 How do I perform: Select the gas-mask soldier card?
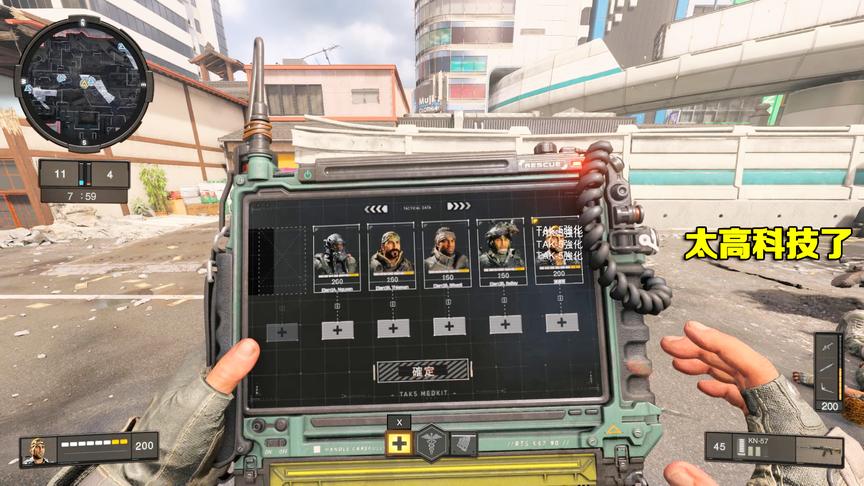[336, 254]
